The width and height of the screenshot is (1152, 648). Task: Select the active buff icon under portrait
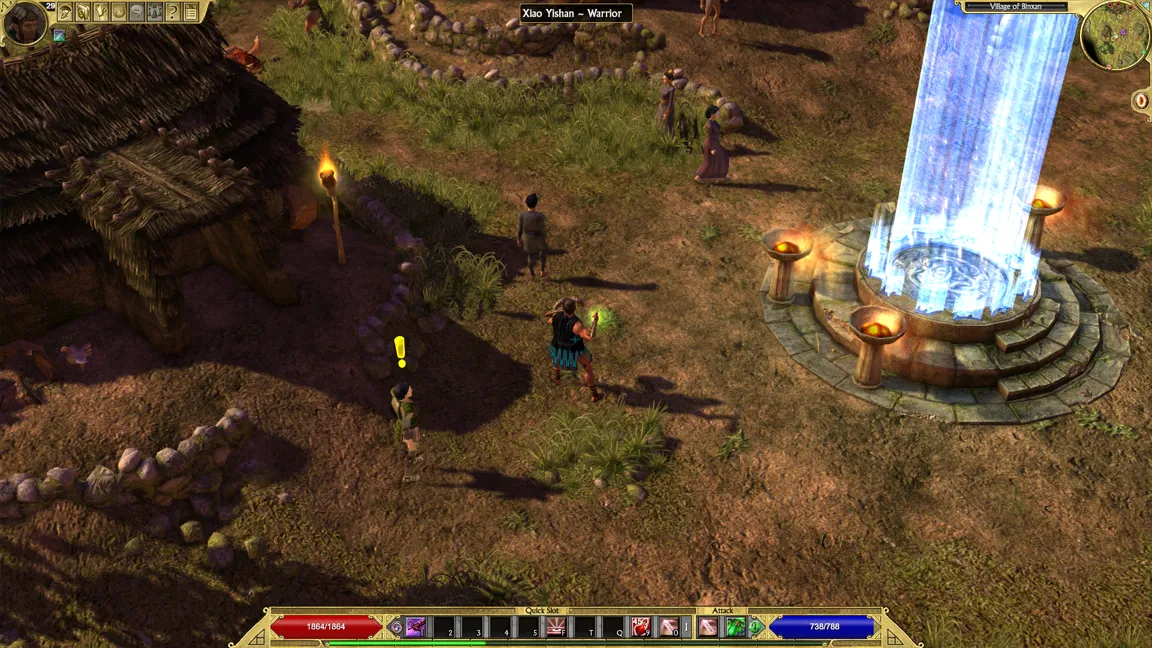point(60,36)
